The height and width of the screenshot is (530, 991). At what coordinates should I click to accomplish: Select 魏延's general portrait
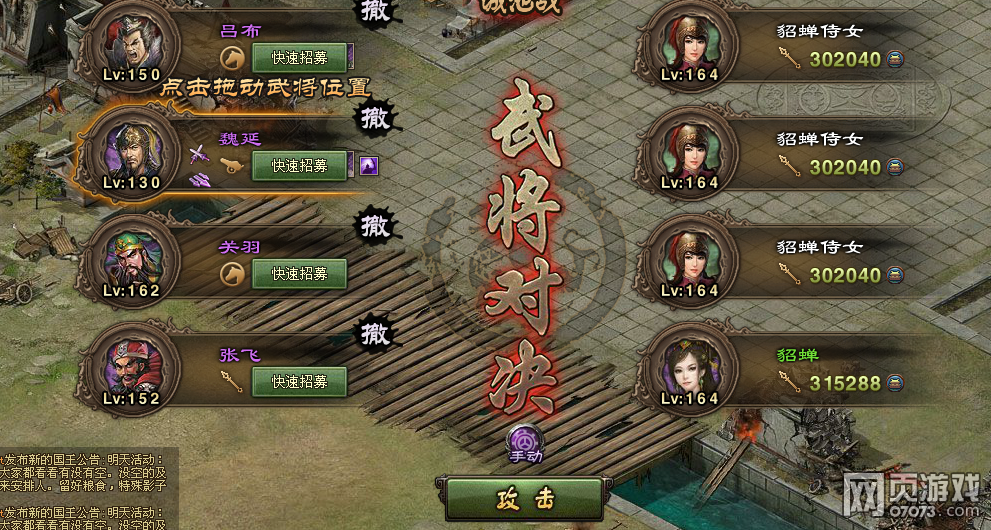[x=130, y=155]
